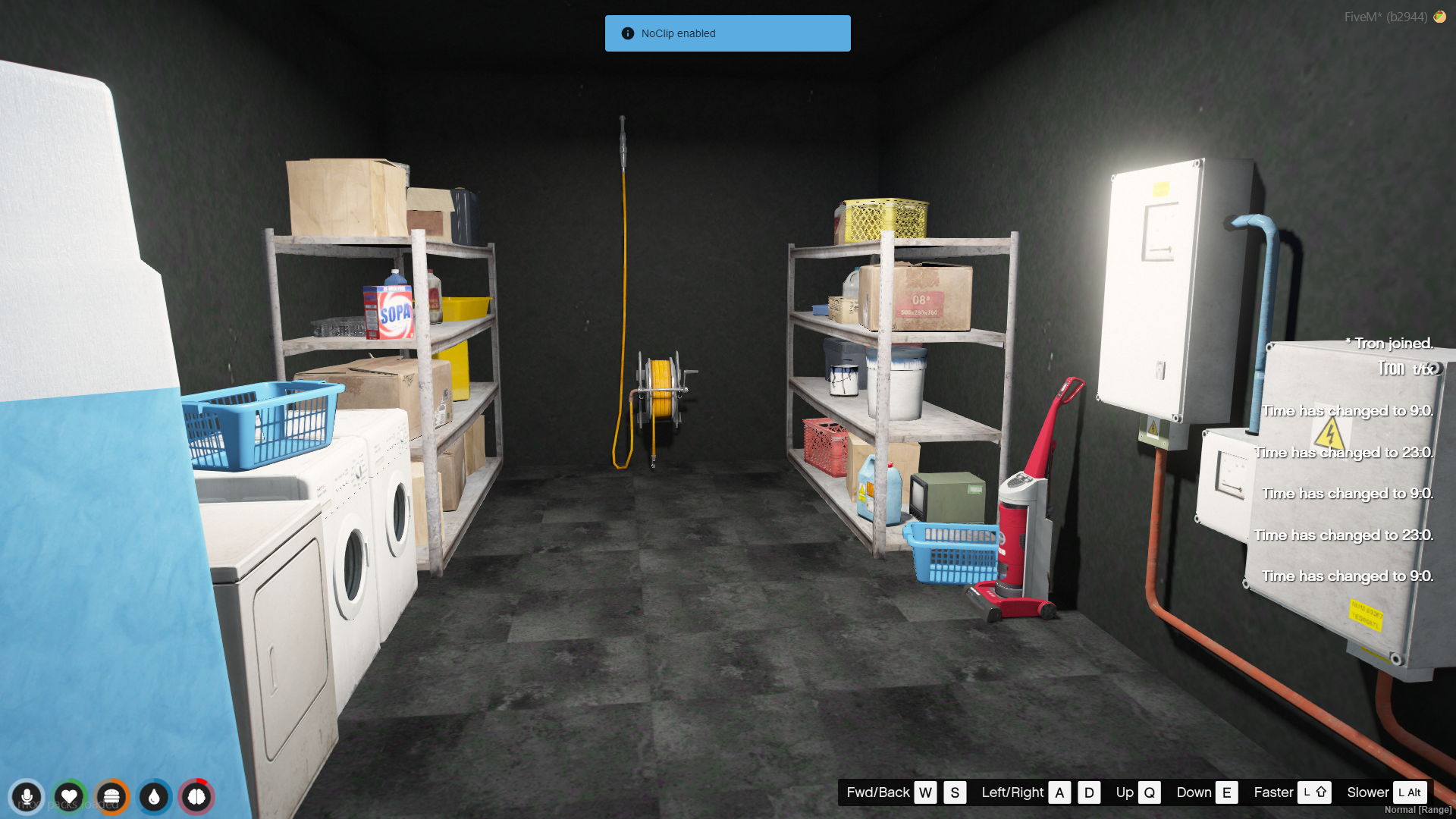Select the water drop thirst icon

[x=154, y=797]
